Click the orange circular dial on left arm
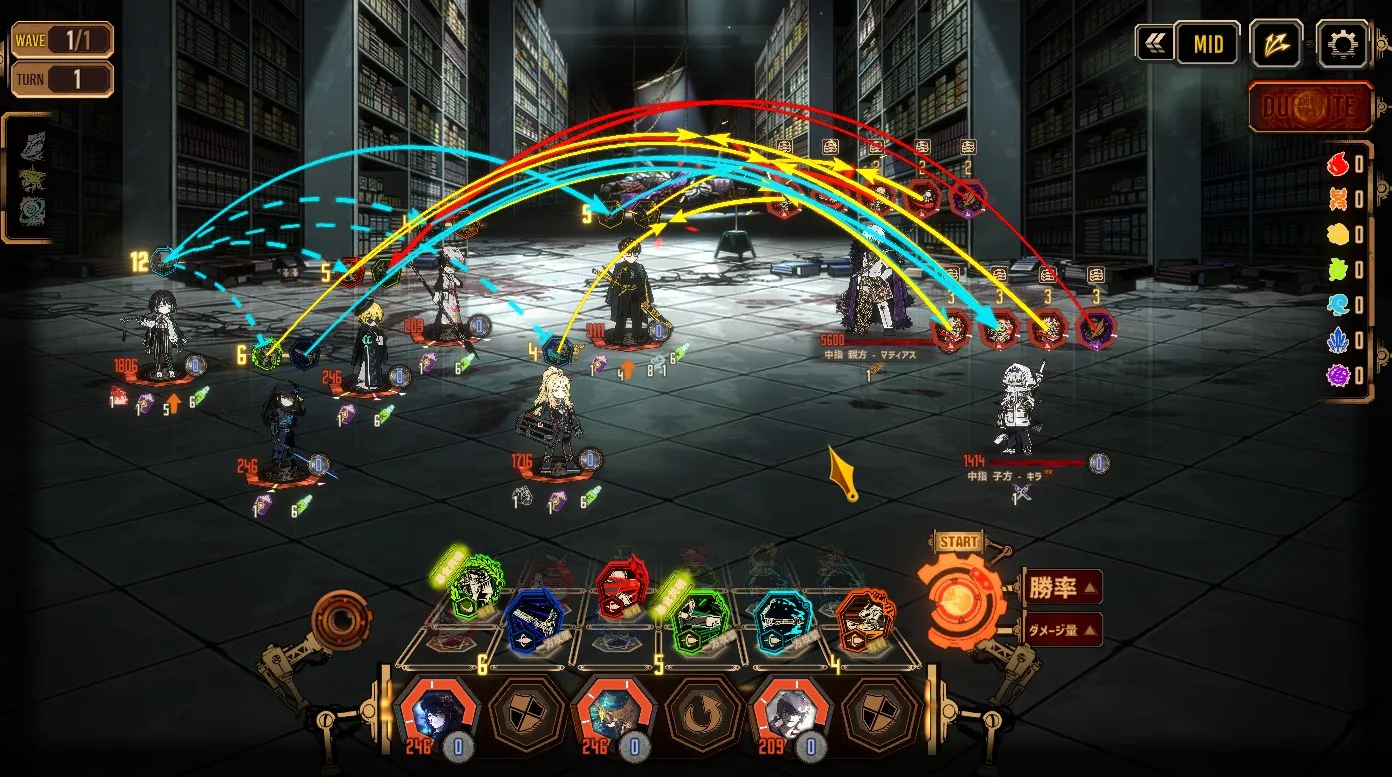Viewport: 1392px width, 777px height. coord(340,620)
